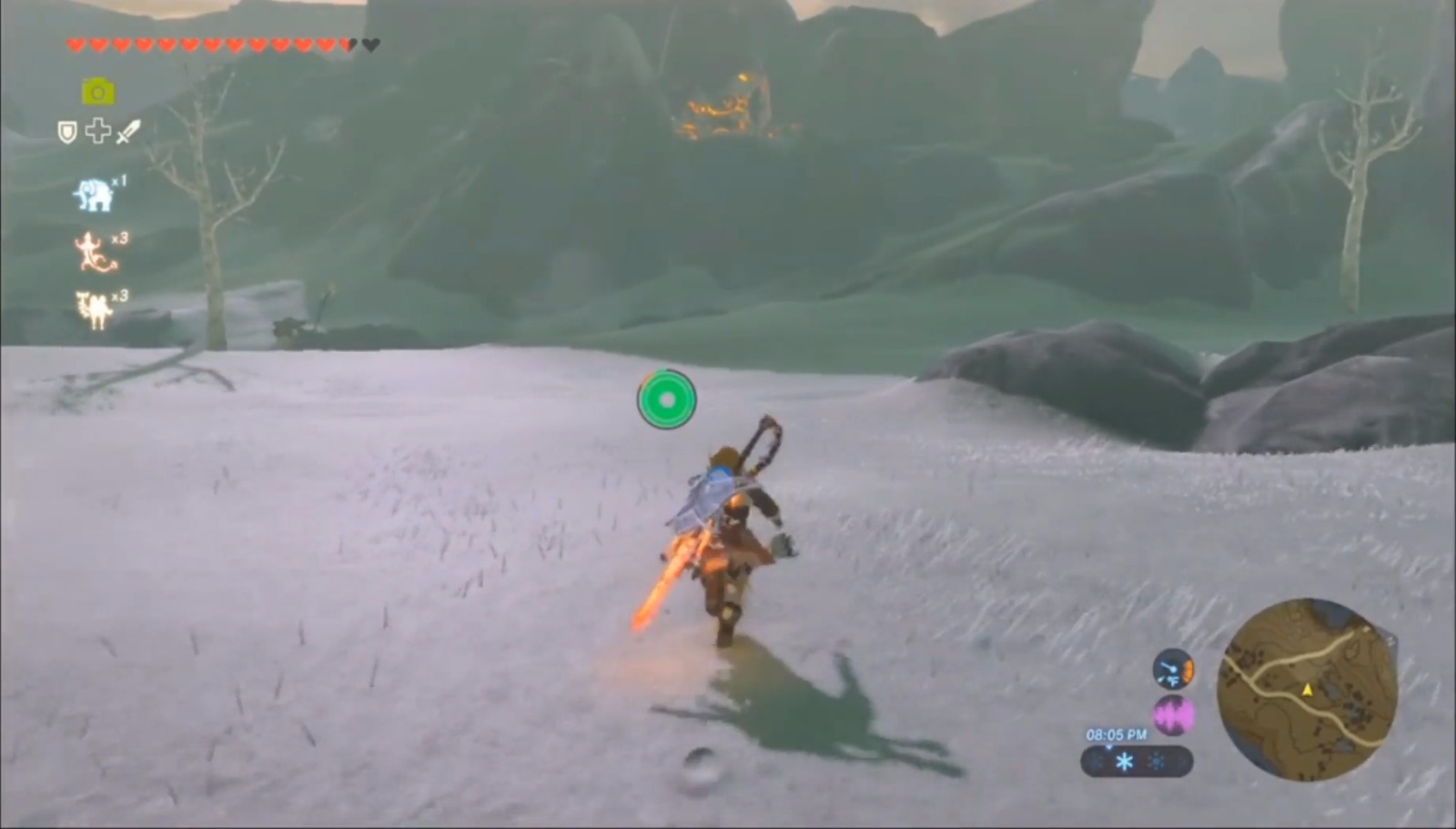Toggle the large snowflake cold indicator

click(1124, 762)
